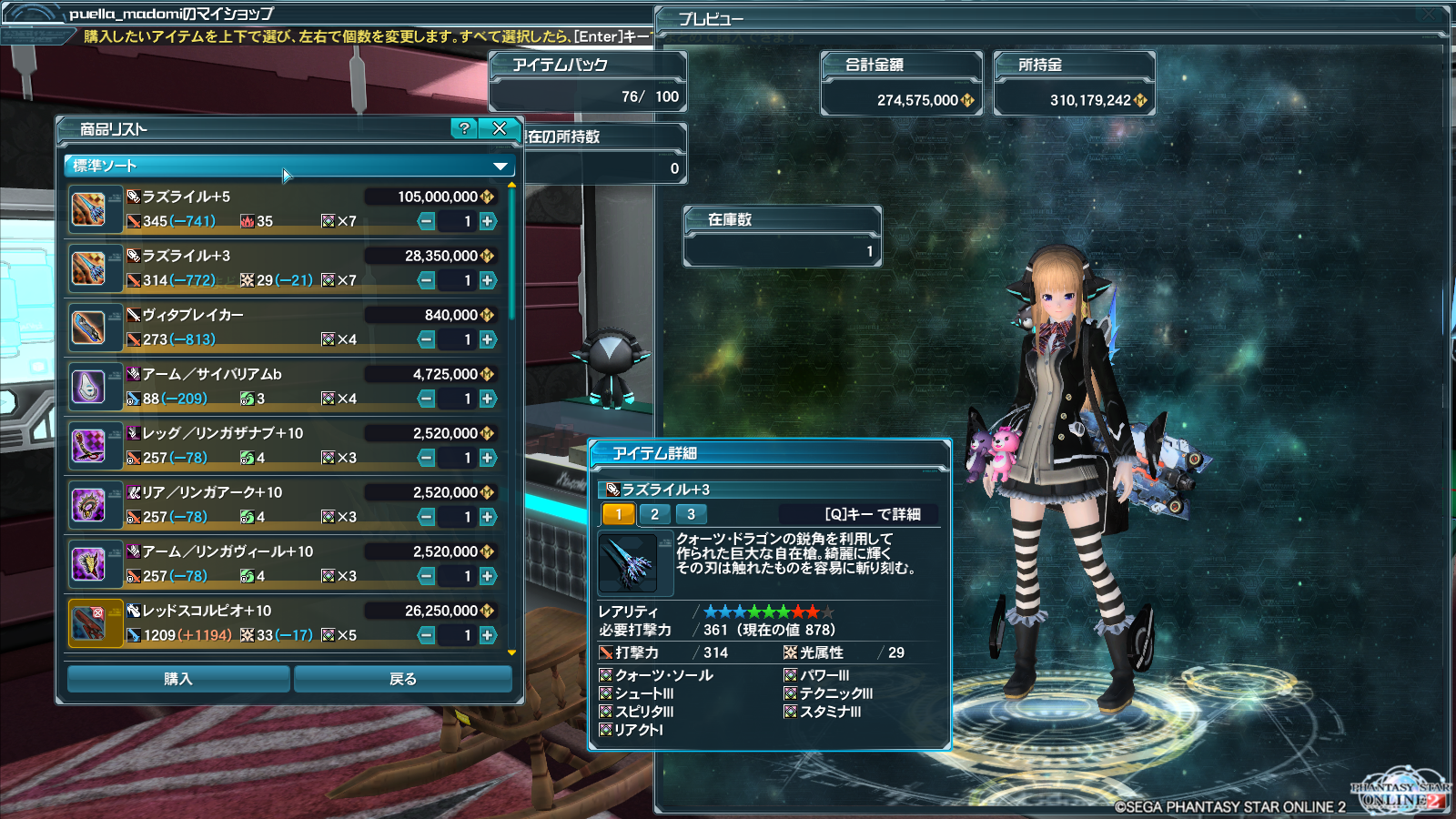
Task: Switch to item detail page 2
Action: [654, 514]
